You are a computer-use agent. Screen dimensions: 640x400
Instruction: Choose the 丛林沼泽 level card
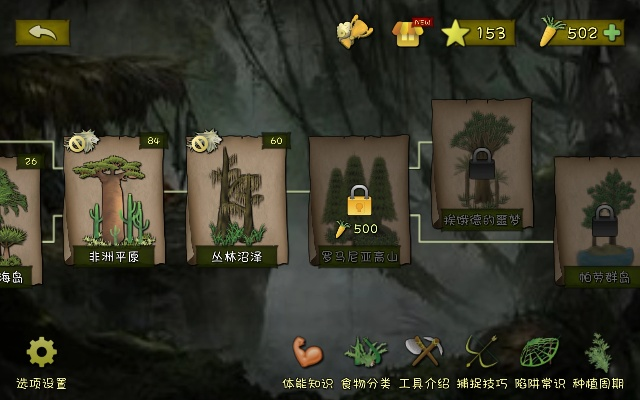(x=236, y=200)
